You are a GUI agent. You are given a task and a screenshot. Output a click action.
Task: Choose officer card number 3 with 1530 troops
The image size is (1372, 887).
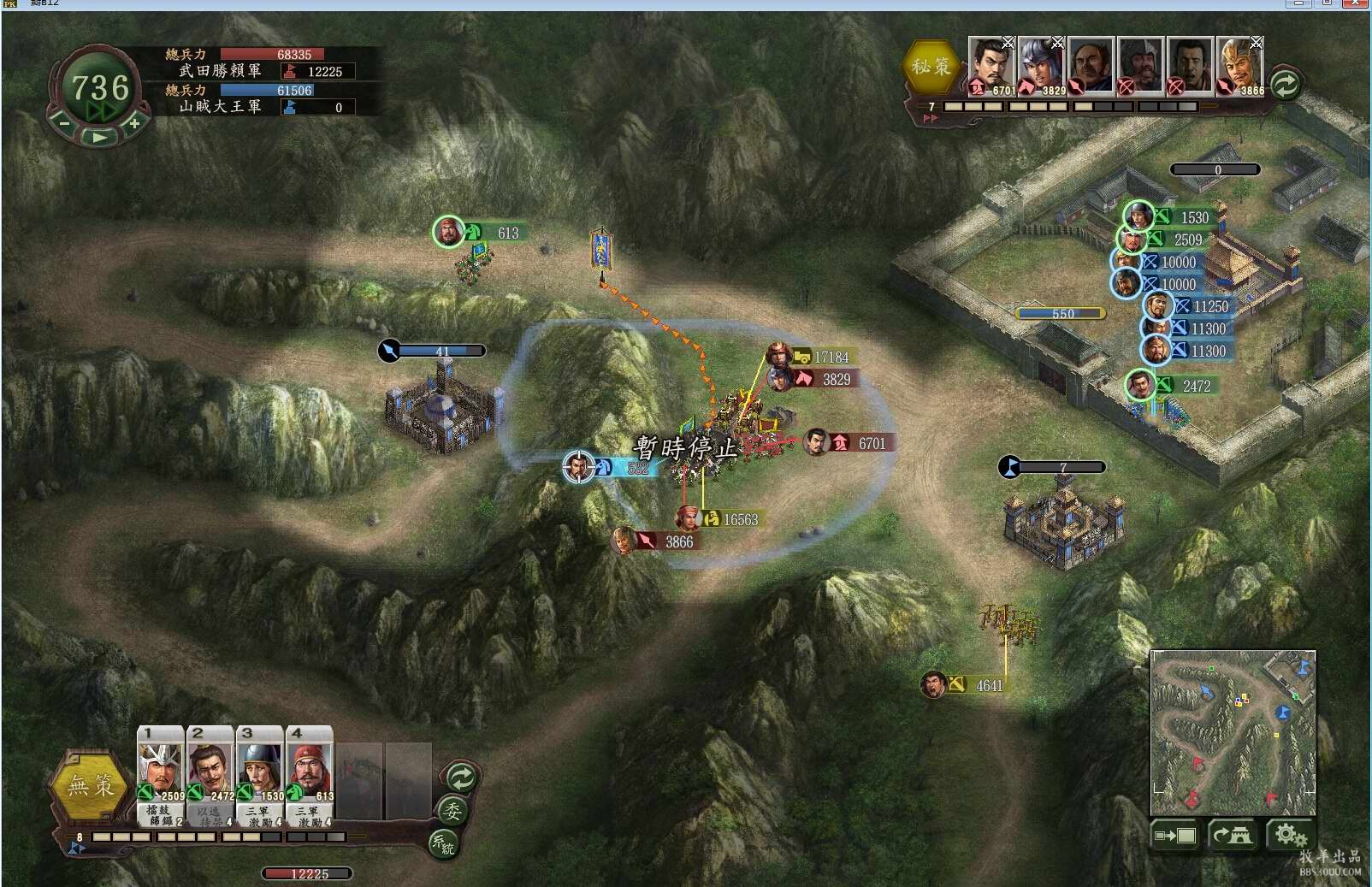[x=260, y=768]
